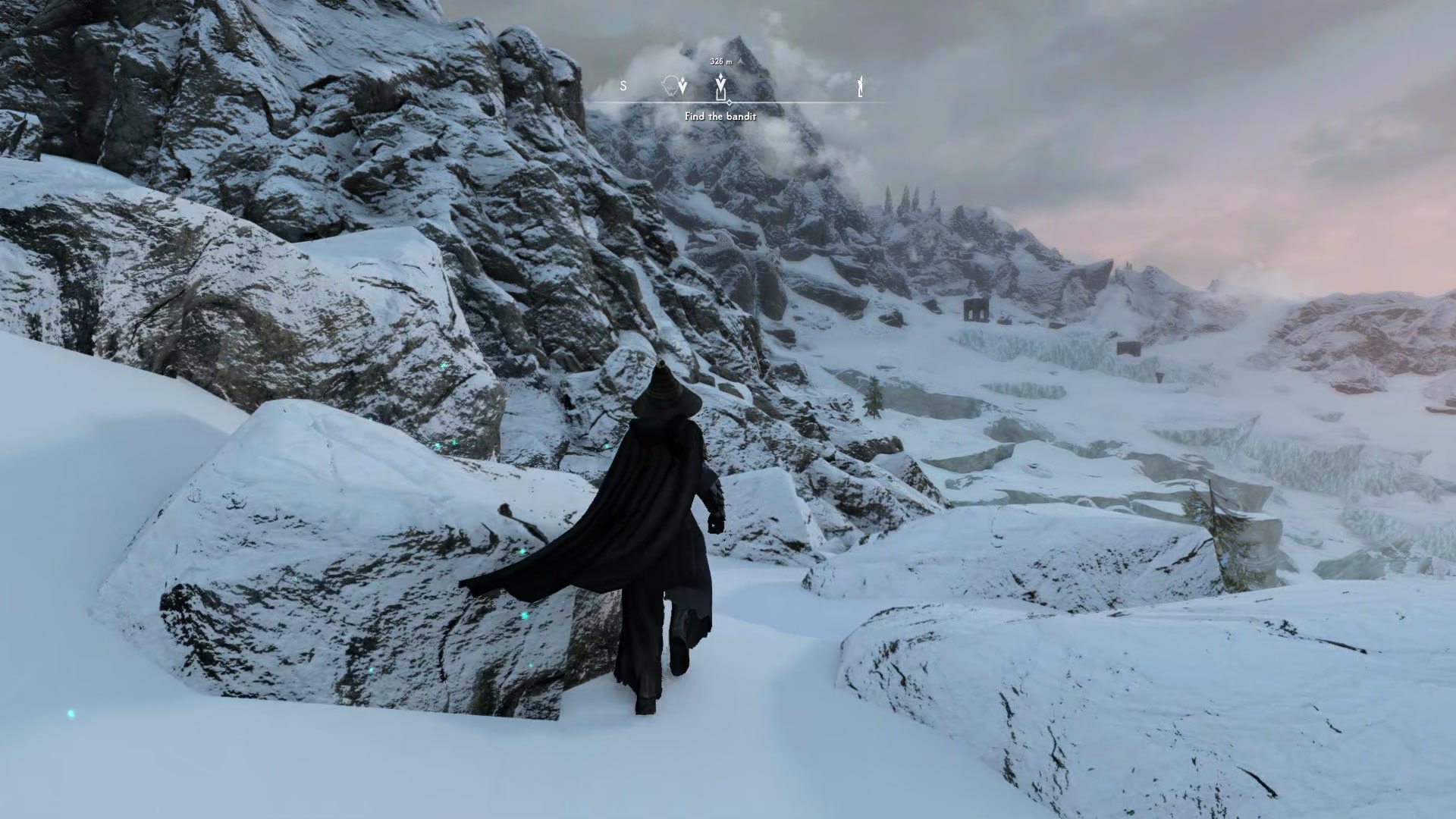Click the small arrow above the quest marker
This screenshot has width=1456, height=819.
[x=721, y=77]
